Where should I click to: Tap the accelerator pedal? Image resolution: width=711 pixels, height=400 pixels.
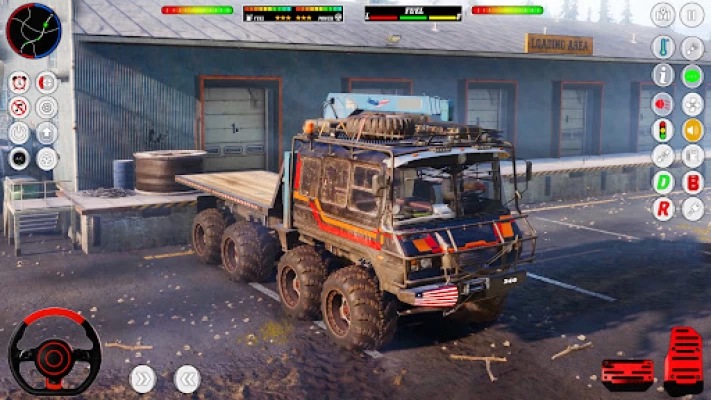coord(684,359)
